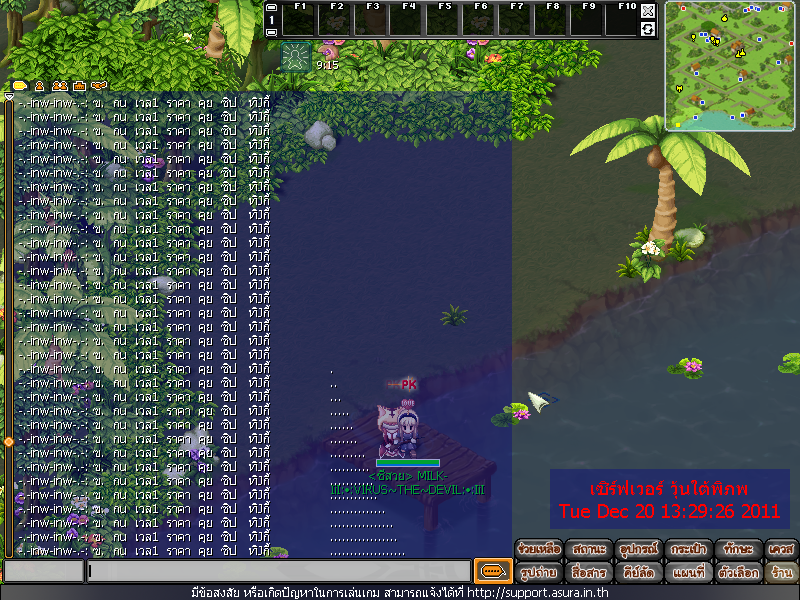The width and height of the screenshot is (800, 600).
Task: Click the รูปถ่าย (Photo) button
Action: 539,573
